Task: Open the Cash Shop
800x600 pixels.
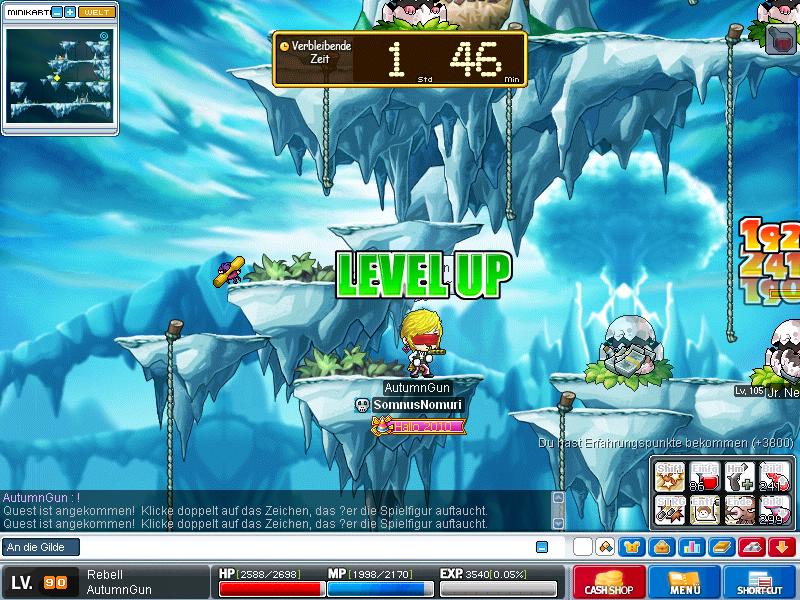Action: click(x=607, y=582)
